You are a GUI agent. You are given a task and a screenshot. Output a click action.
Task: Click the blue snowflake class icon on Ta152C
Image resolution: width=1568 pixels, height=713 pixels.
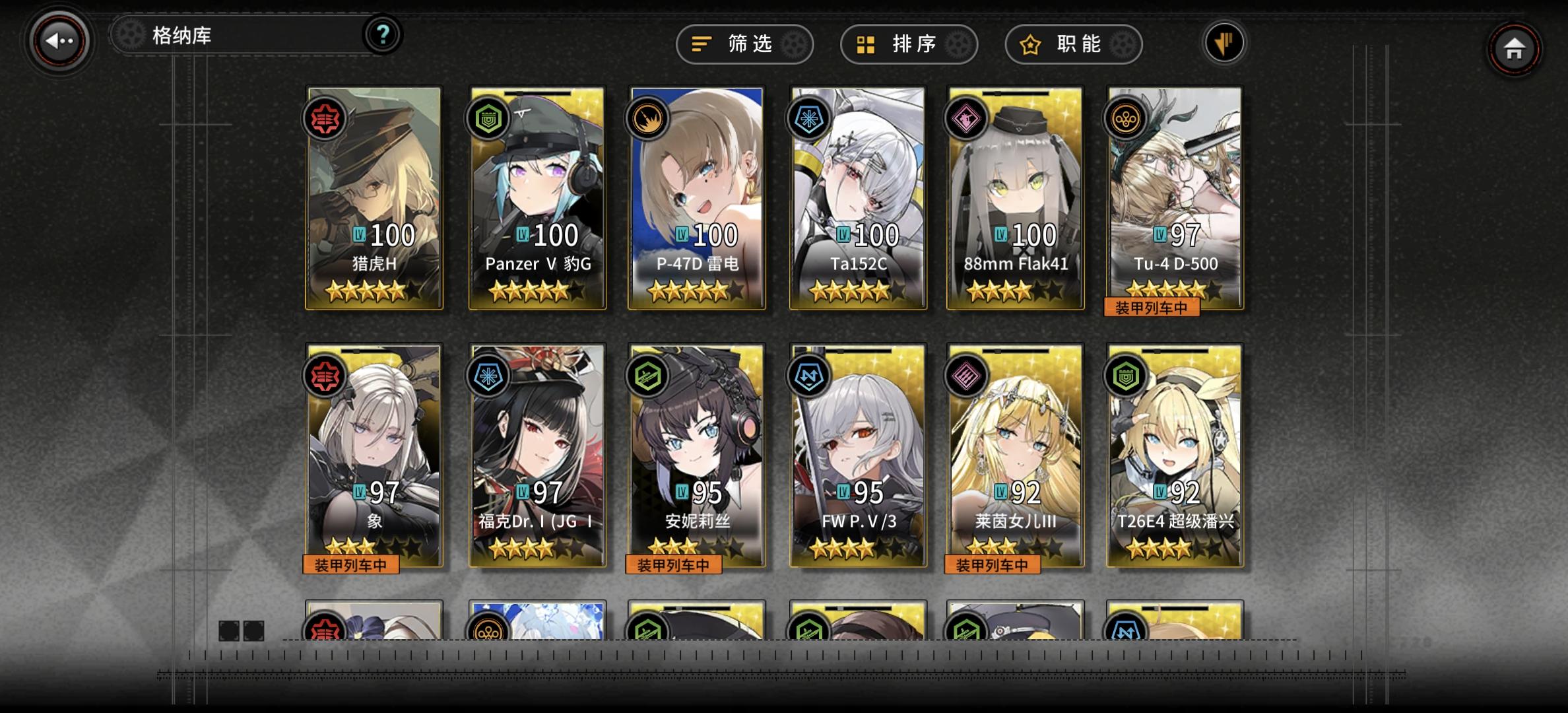click(811, 119)
